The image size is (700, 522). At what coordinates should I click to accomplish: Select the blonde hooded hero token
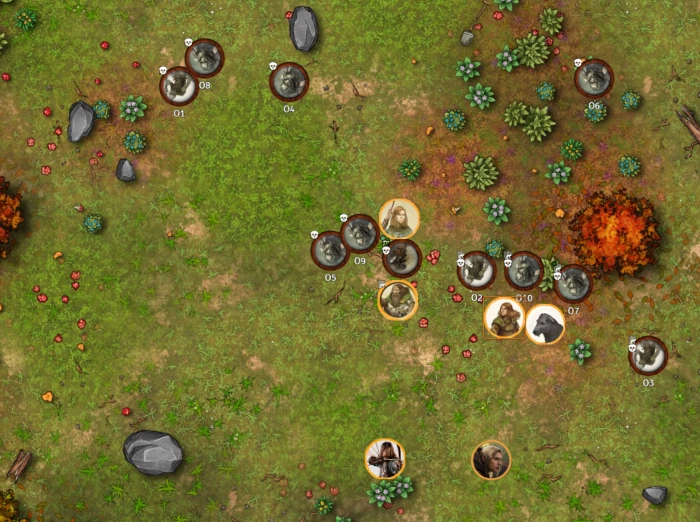[491, 460]
